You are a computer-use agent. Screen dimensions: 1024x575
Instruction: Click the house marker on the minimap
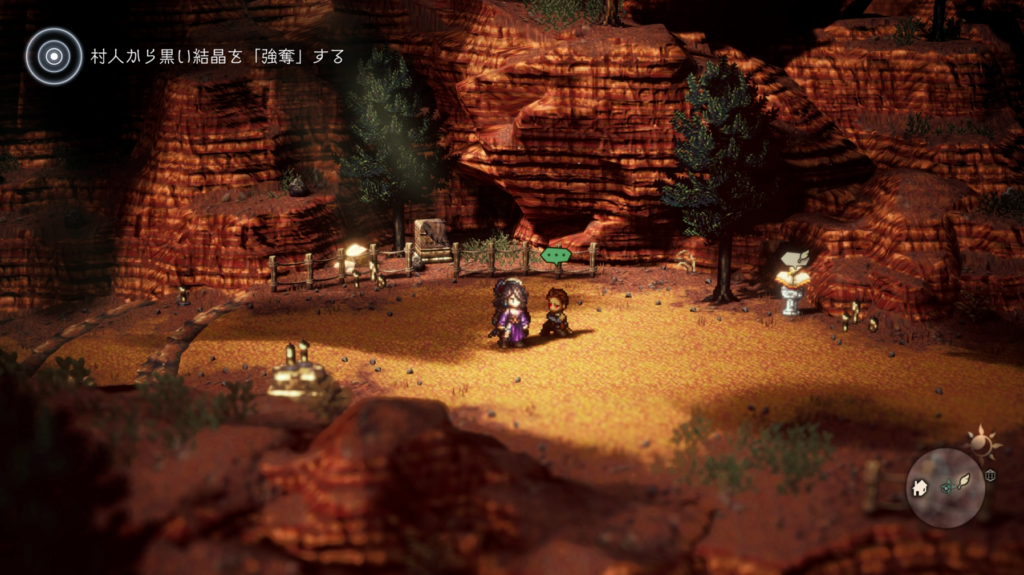[x=919, y=489]
